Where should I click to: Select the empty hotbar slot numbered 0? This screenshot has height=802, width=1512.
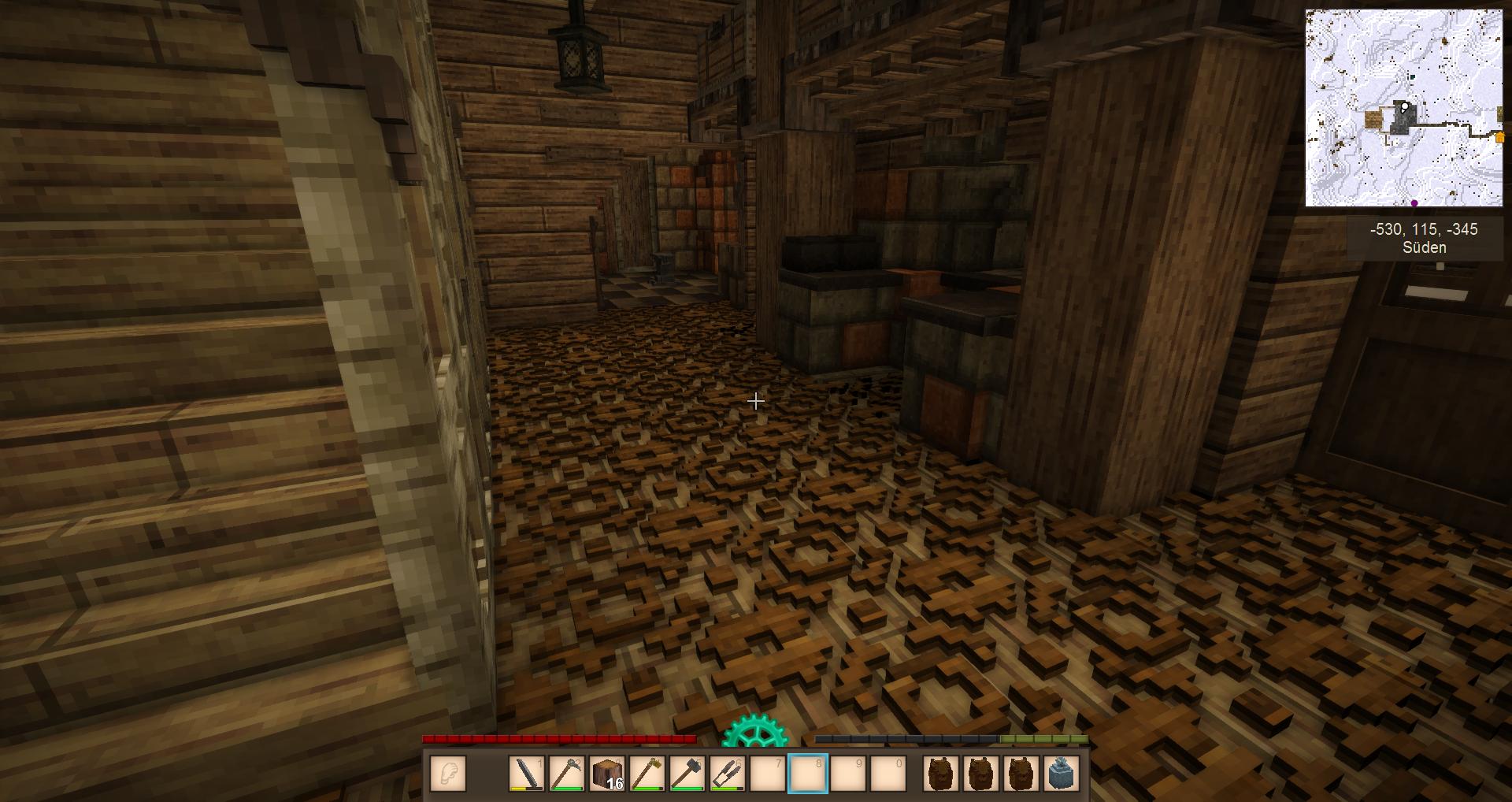point(888,773)
